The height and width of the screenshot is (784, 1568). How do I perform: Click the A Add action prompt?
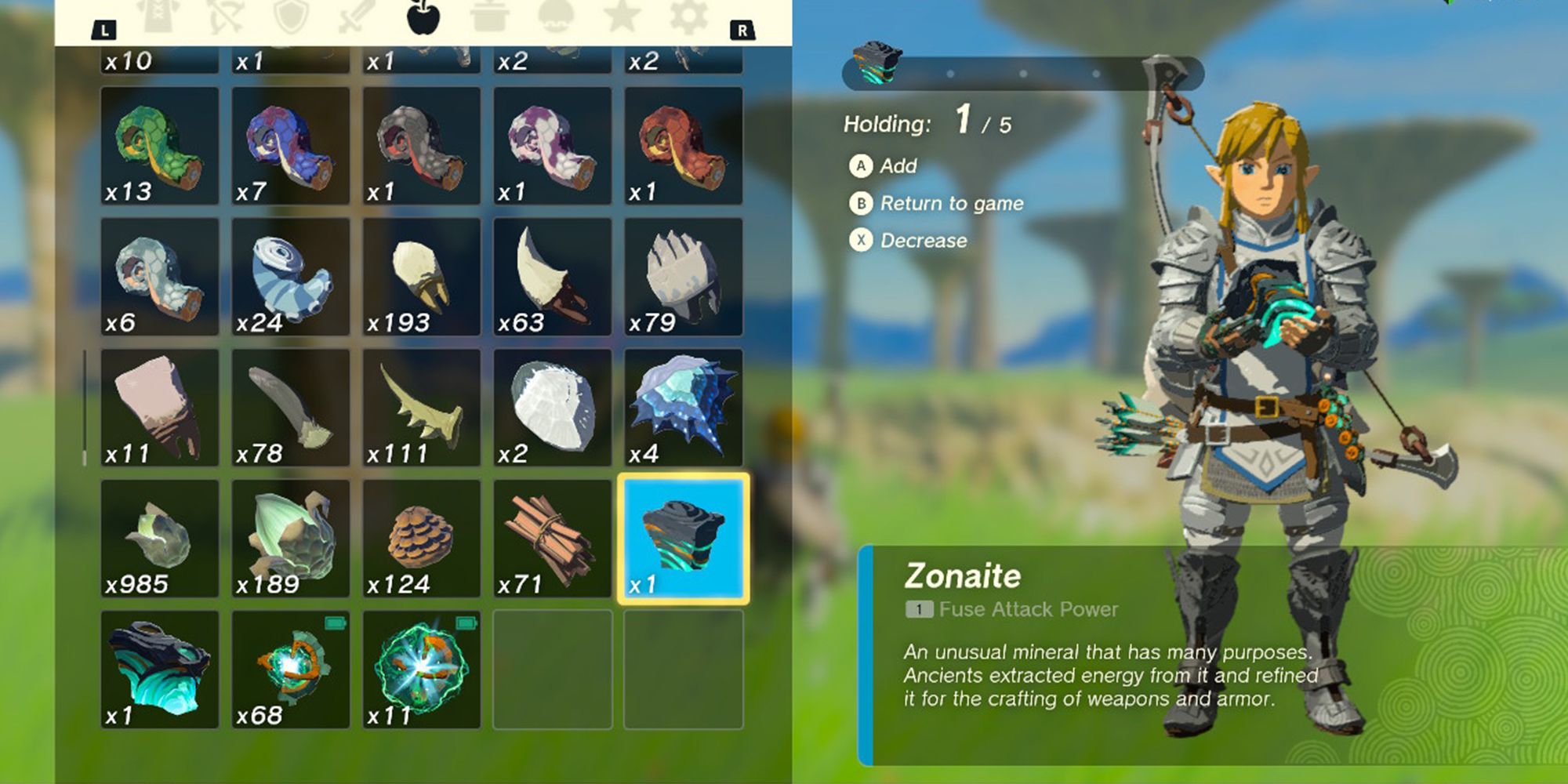894,165
